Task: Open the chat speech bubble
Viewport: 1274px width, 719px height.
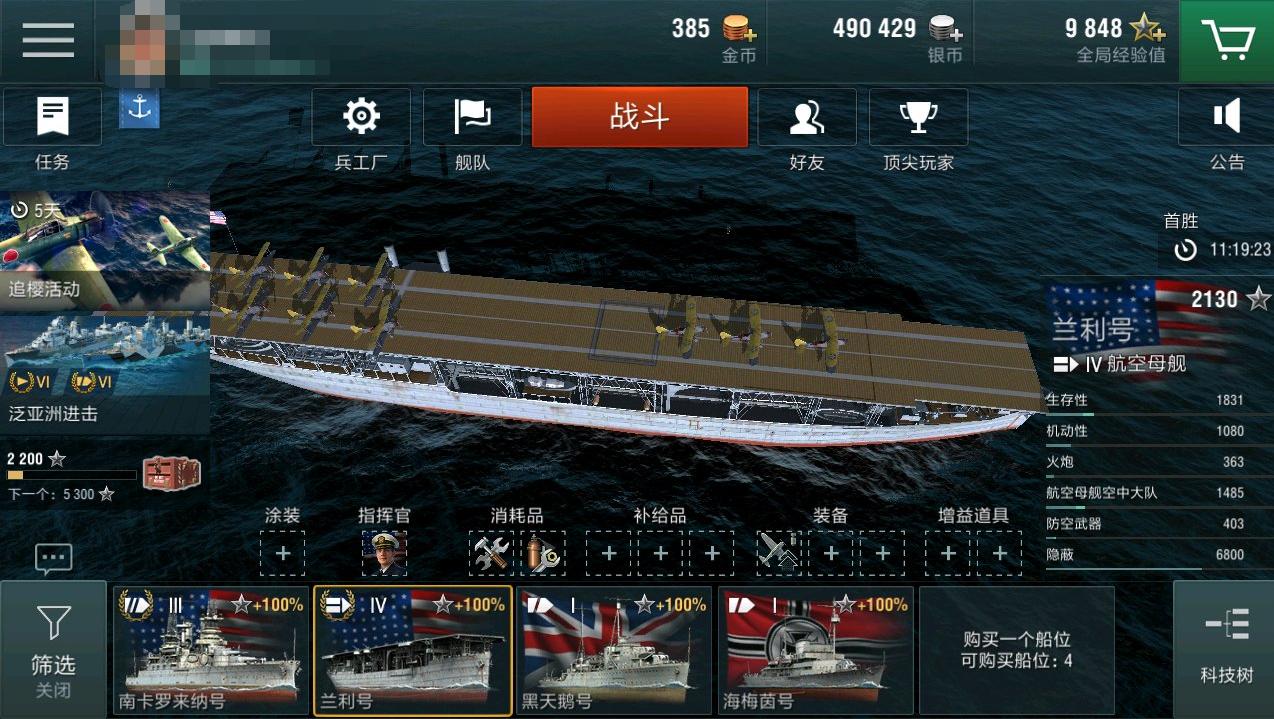Action: click(x=53, y=558)
